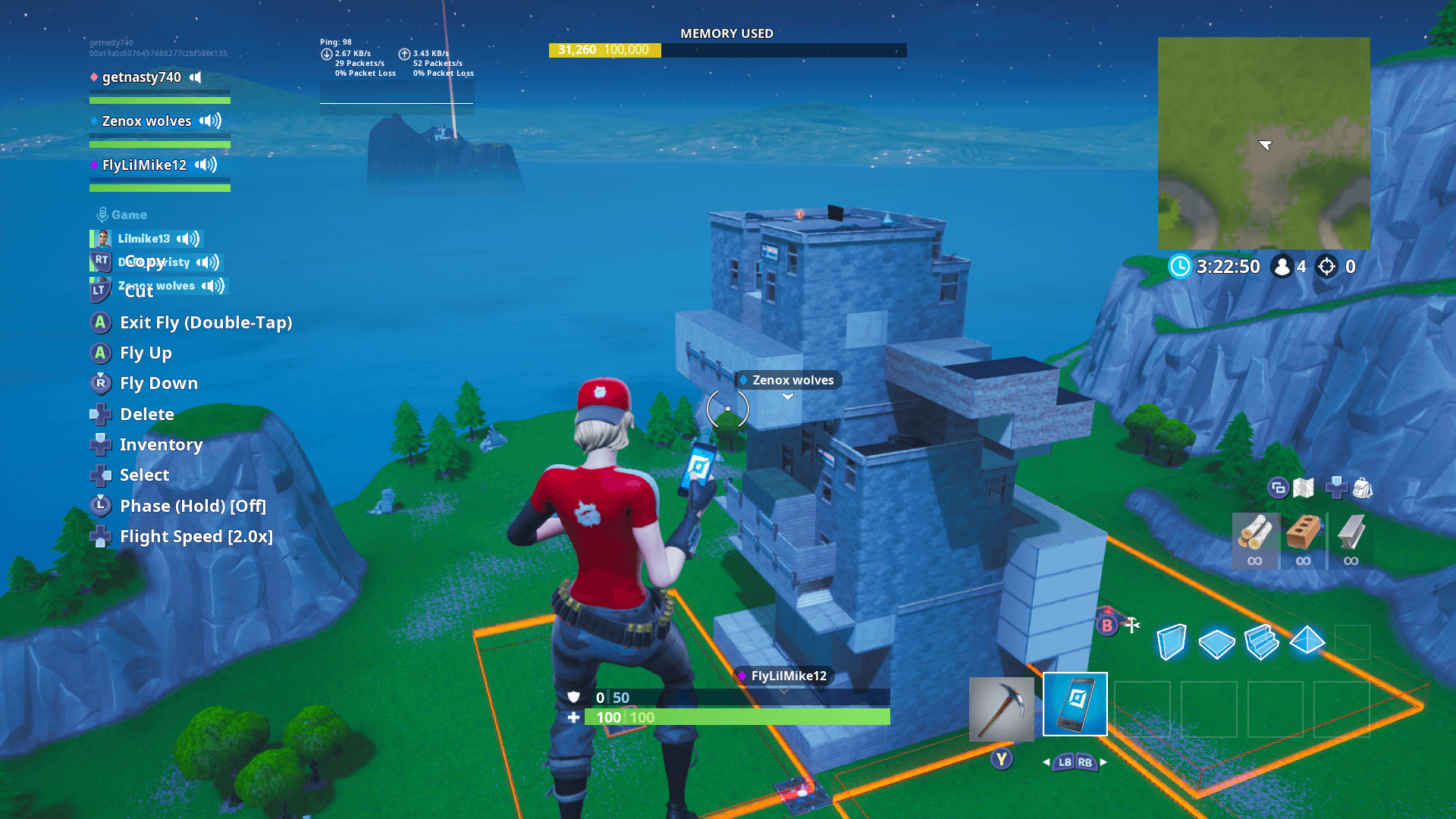1456x819 pixels.
Task: Choose Copy from the build menu
Action: tap(144, 262)
